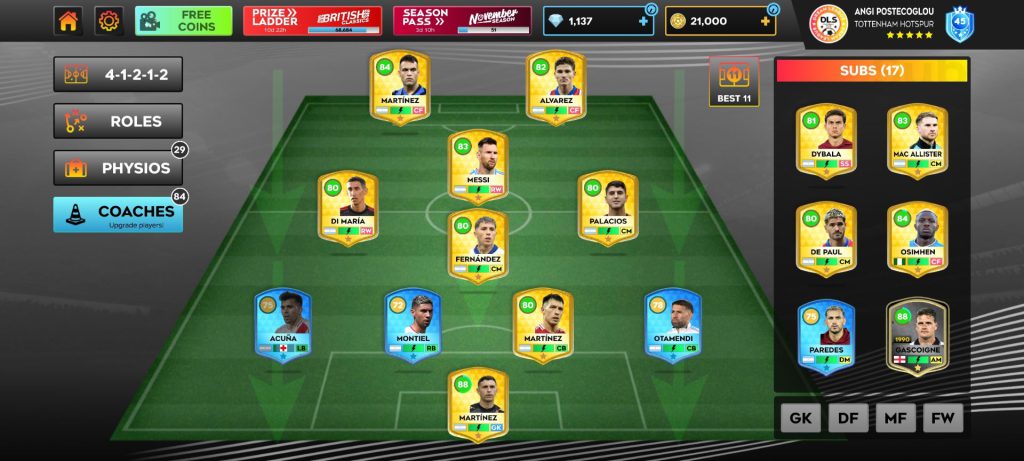Buy more diamonds with plus button
1024x461 pixels.
click(643, 21)
